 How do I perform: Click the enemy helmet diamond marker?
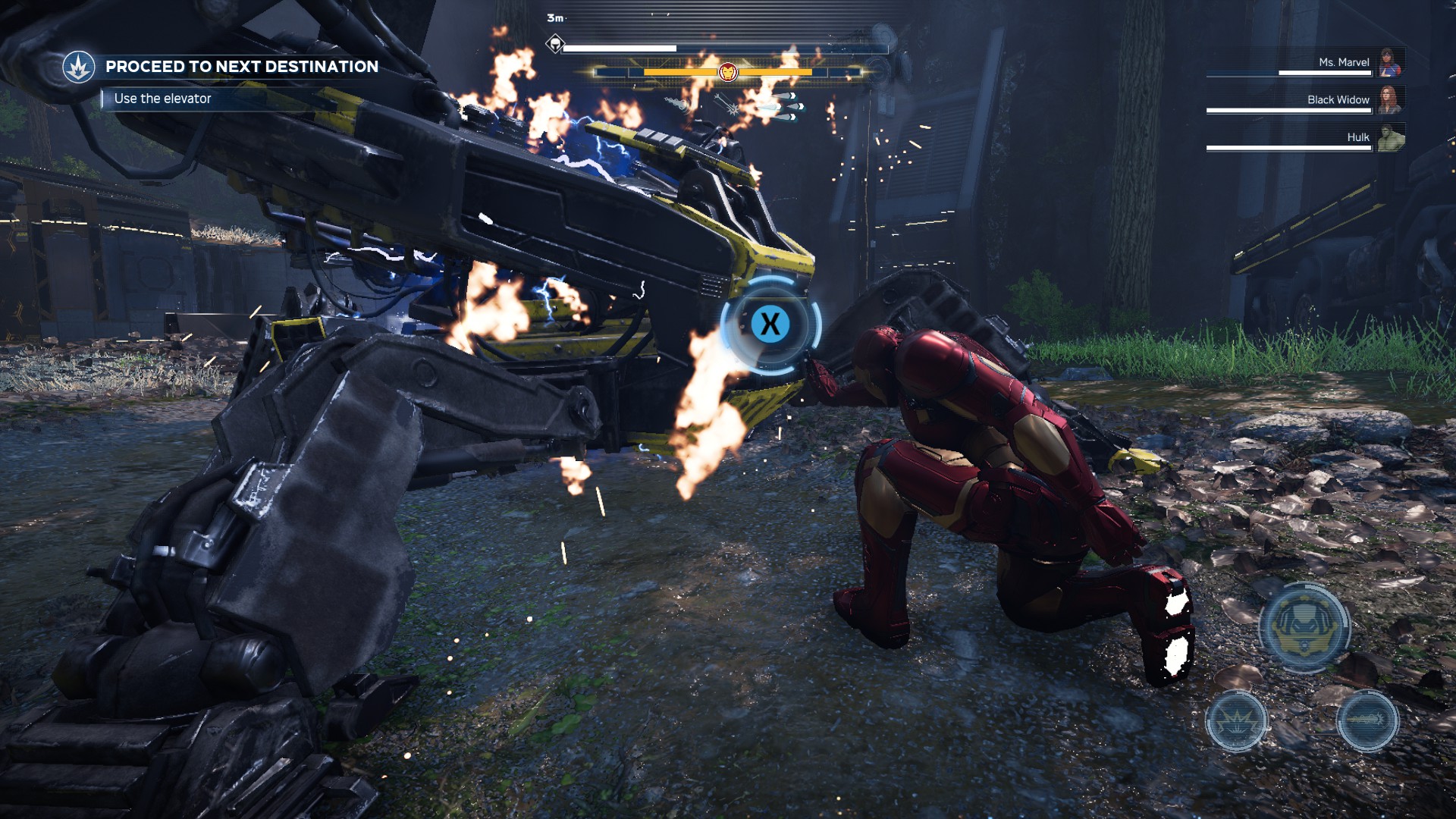coord(555,44)
